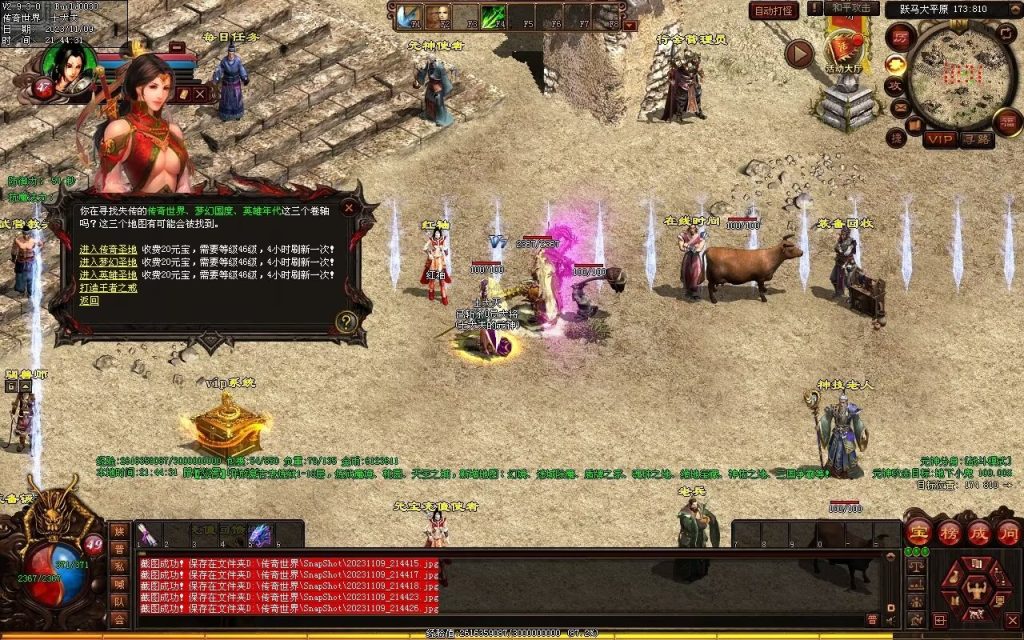
Task: Use the scroll item in belt slot
Action: (x=146, y=535)
